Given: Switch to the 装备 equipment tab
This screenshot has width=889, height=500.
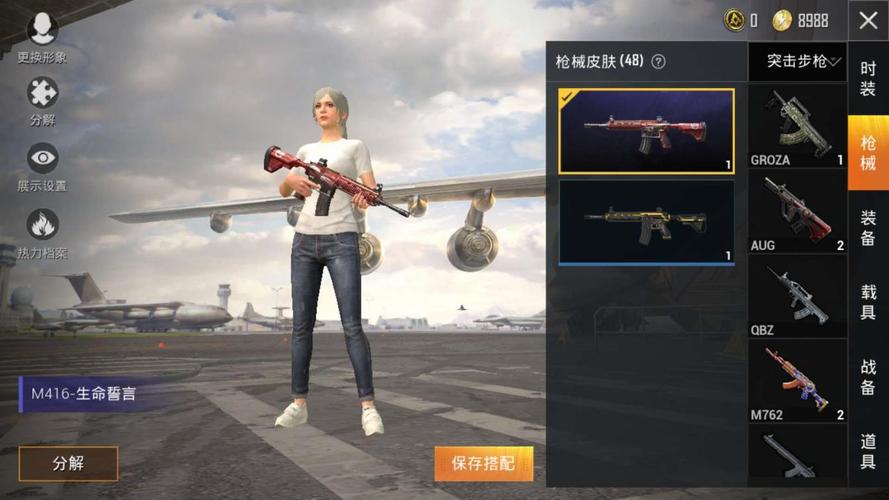Looking at the screenshot, I should [868, 227].
